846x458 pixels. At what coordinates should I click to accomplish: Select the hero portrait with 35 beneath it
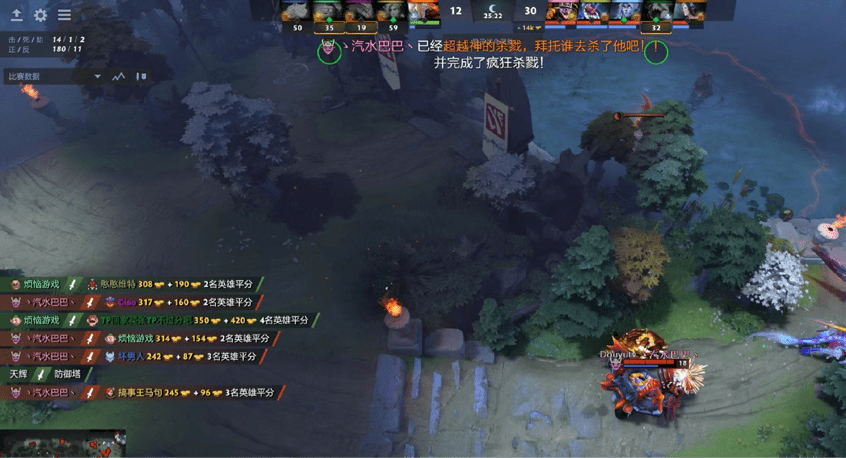pos(328,11)
